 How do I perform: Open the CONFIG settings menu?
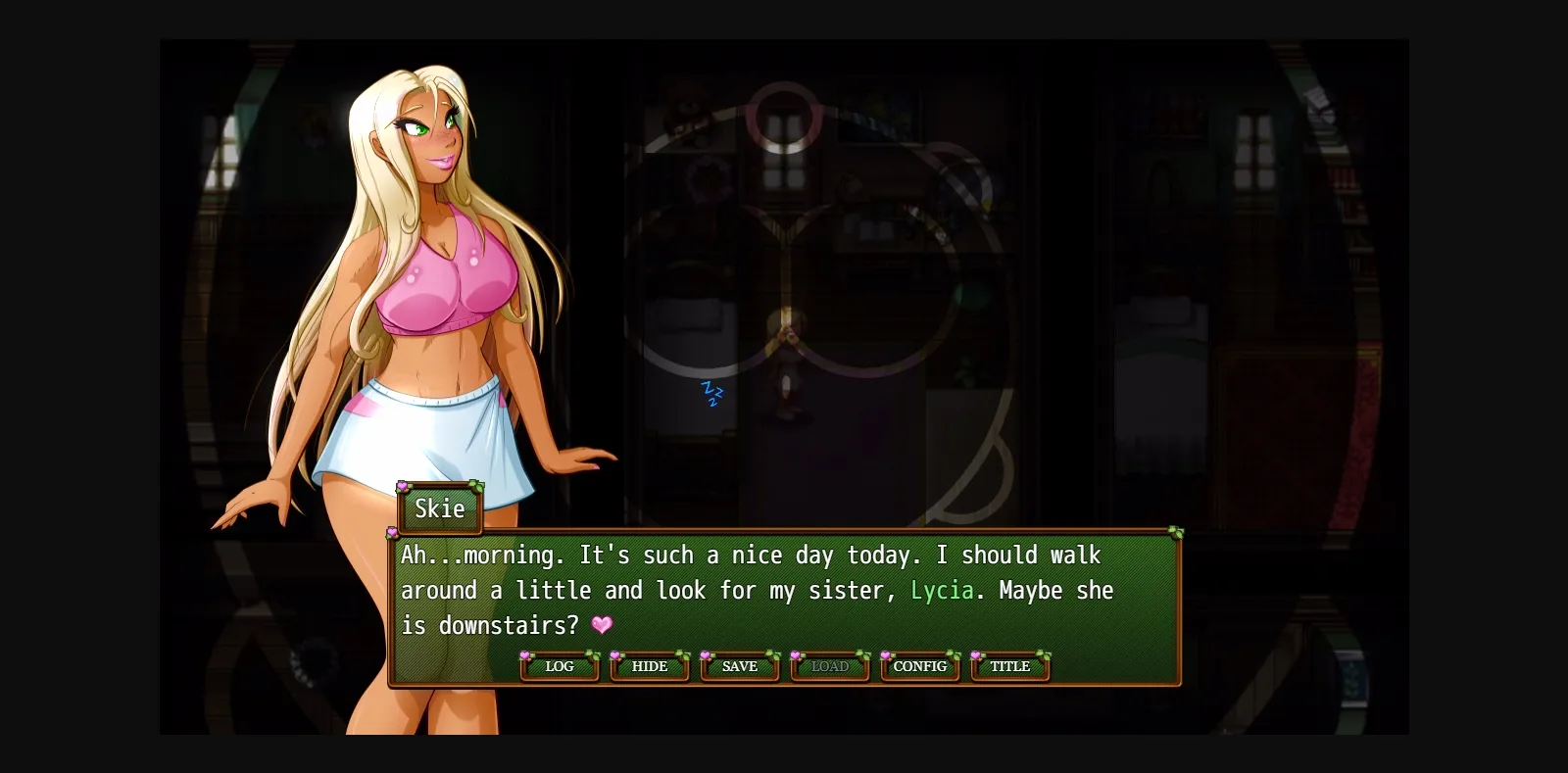(x=919, y=666)
